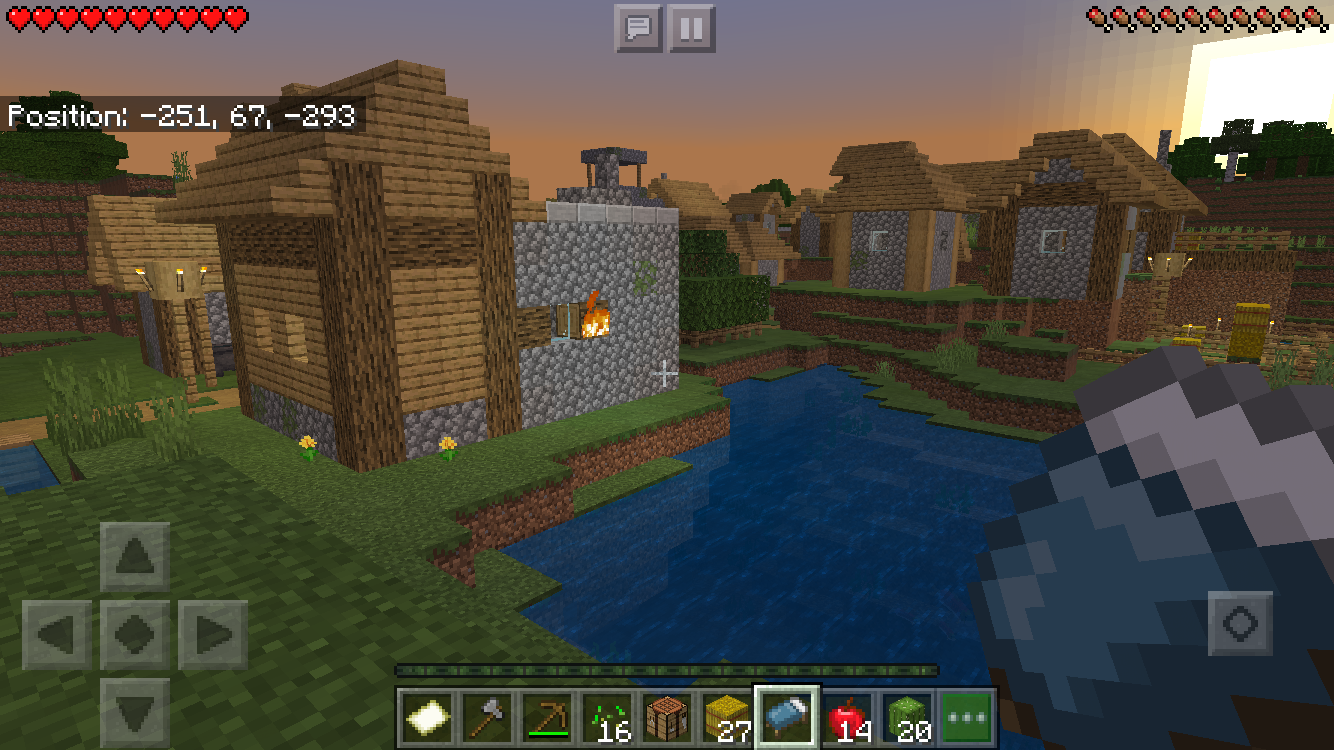
Task: Tap the jump button
Action: pyautogui.click(x=1240, y=624)
